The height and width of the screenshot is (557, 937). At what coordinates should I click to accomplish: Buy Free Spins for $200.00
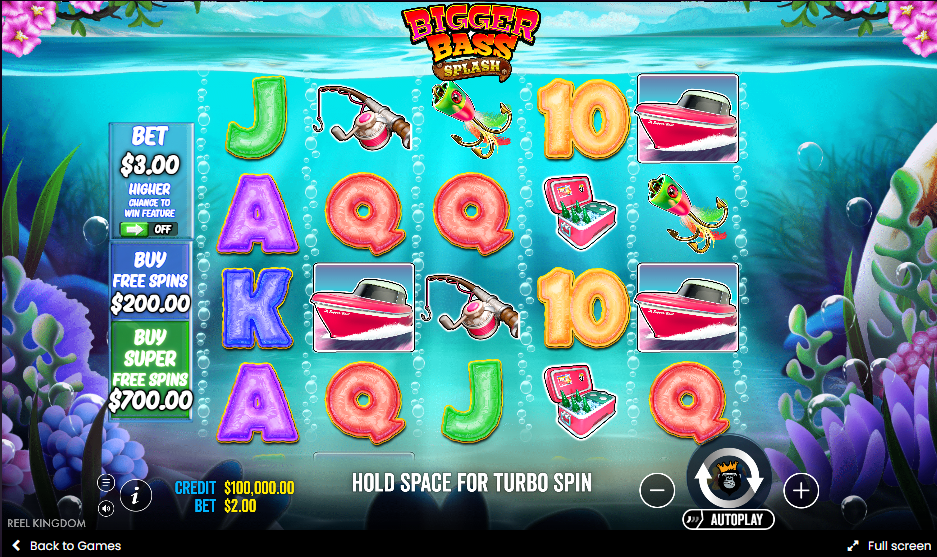[x=150, y=282]
